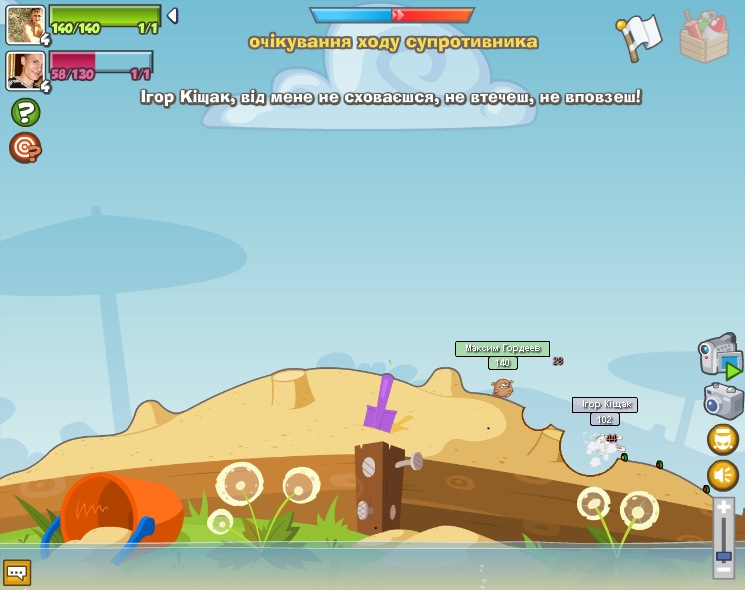Click the orange worm face button
The width and height of the screenshot is (745, 590).
723,439
